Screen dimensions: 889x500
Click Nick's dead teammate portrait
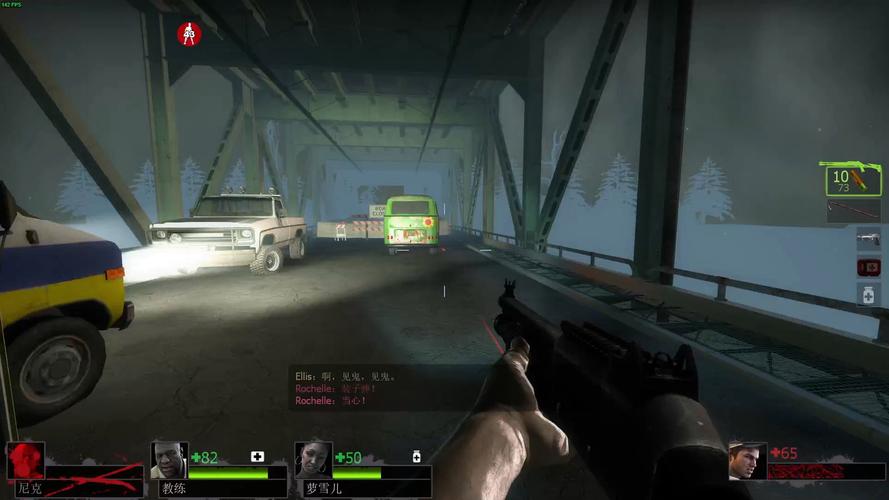(25, 460)
